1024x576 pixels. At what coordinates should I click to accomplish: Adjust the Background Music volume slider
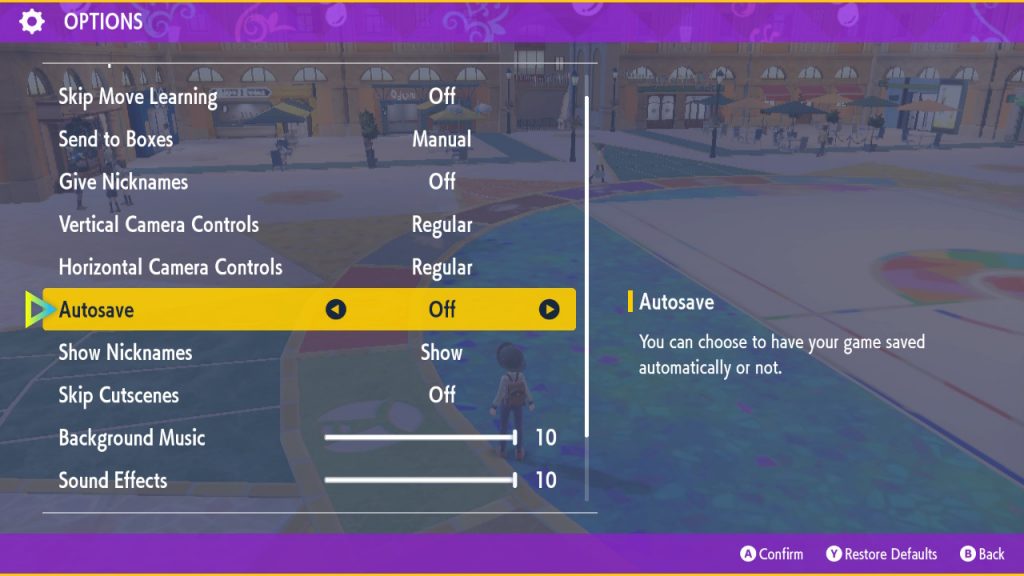(420, 438)
